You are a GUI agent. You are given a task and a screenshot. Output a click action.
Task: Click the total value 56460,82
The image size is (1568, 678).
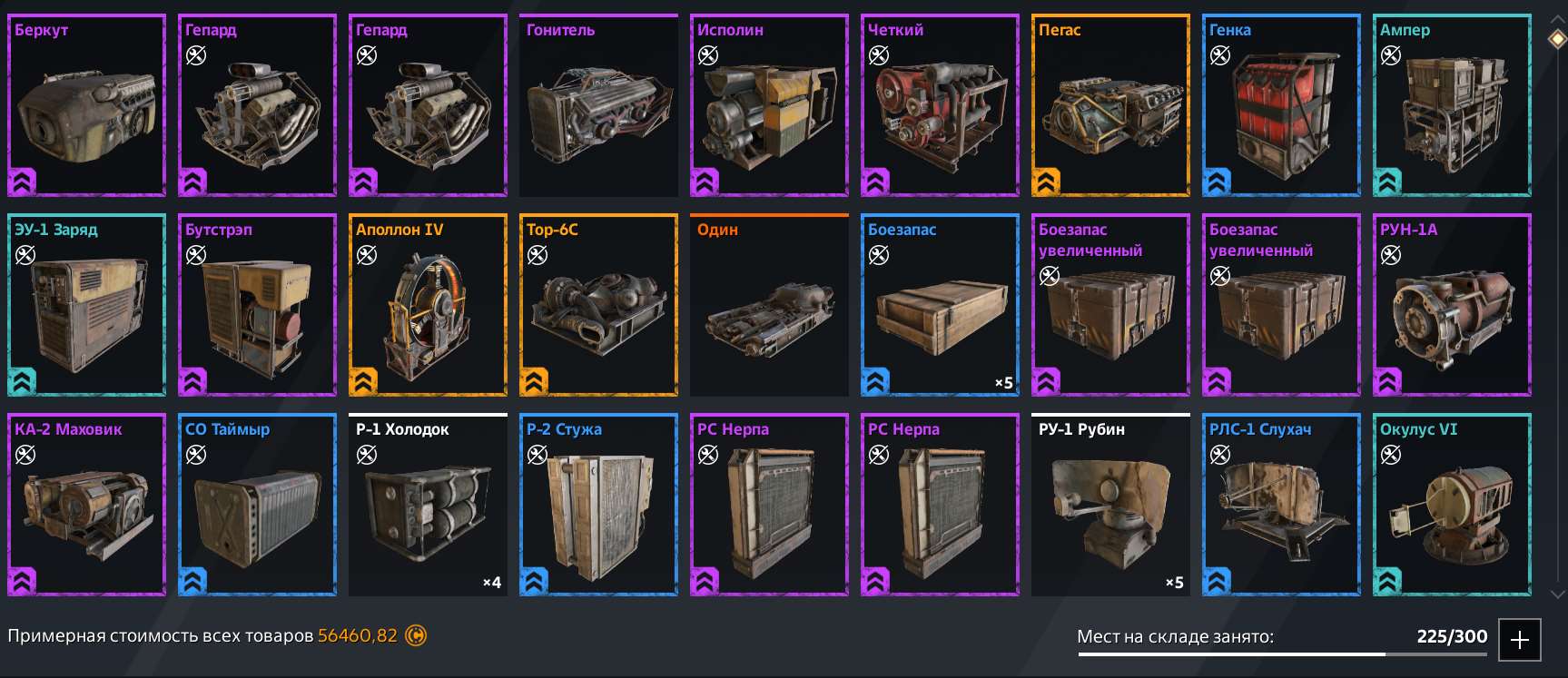point(358,636)
